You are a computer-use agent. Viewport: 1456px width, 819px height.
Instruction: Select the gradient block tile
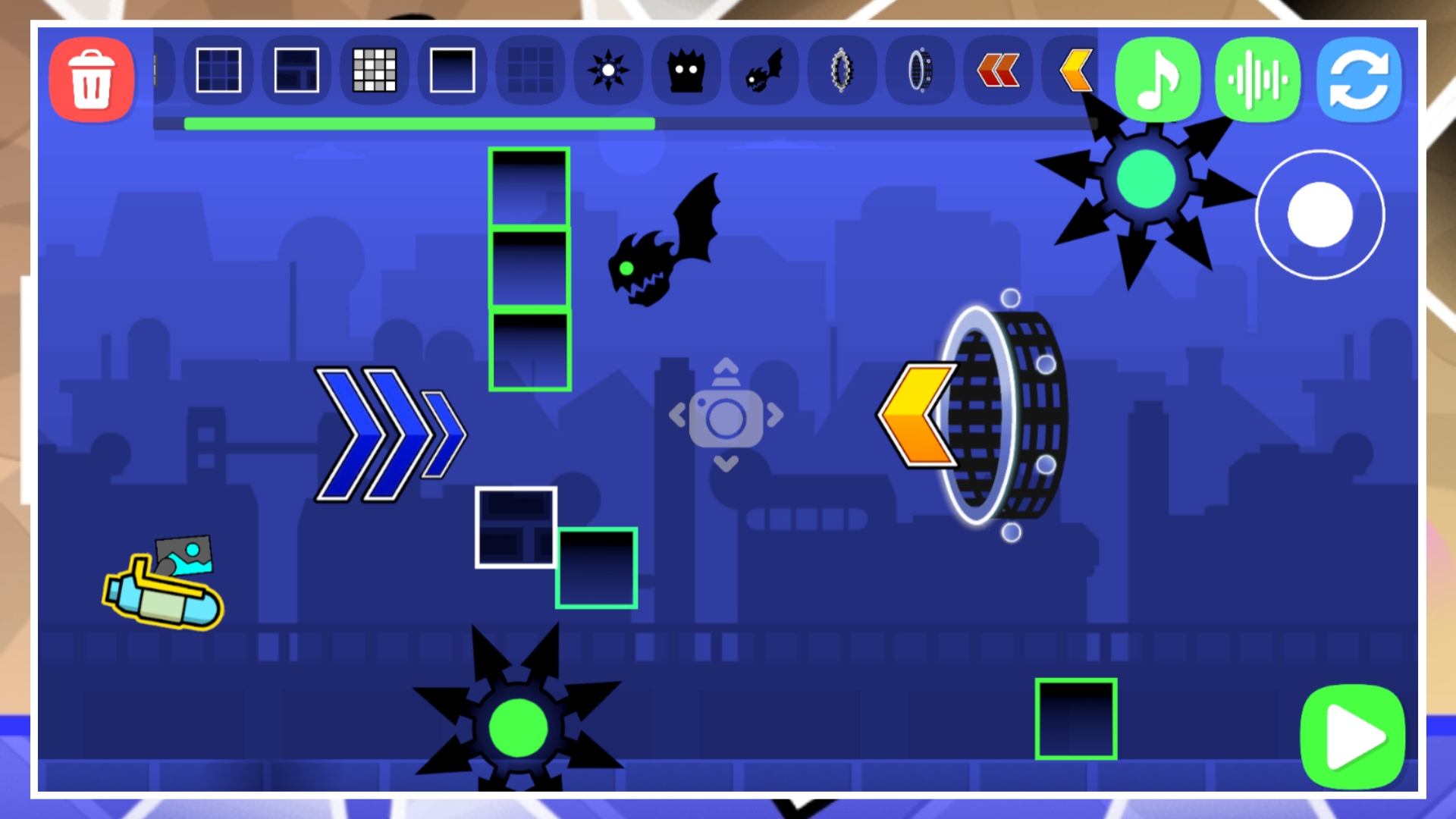(453, 72)
